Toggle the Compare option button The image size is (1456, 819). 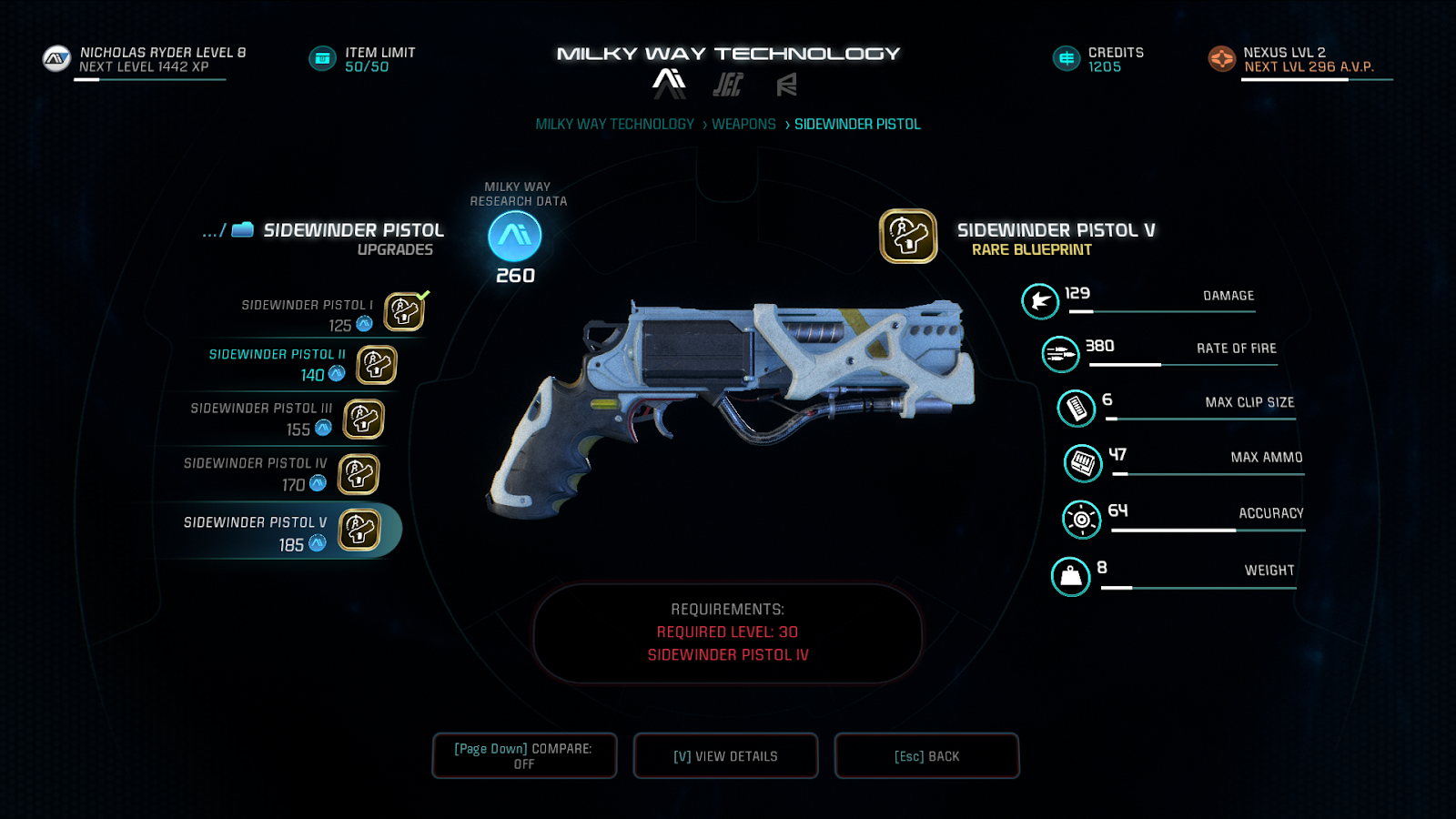(524, 756)
